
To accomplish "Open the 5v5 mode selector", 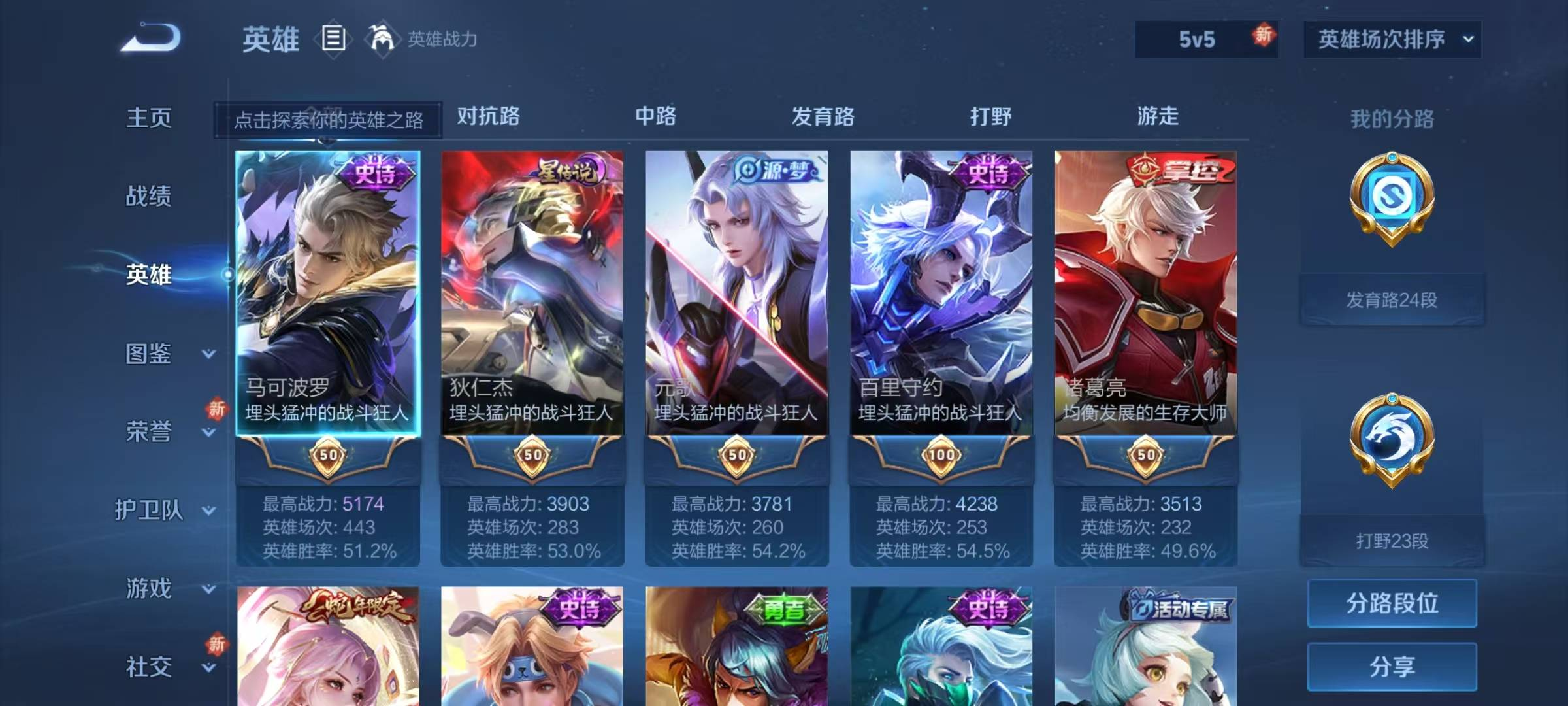I will (1207, 38).
